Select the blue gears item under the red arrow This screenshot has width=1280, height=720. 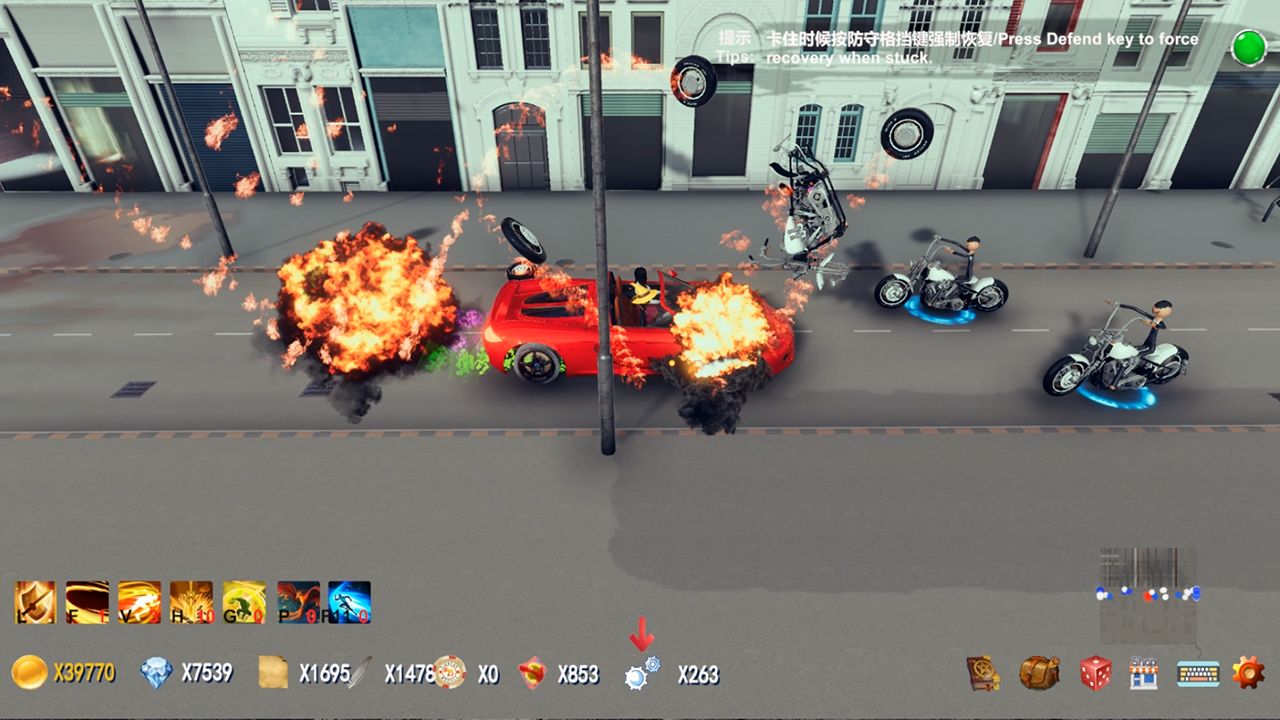[642, 673]
